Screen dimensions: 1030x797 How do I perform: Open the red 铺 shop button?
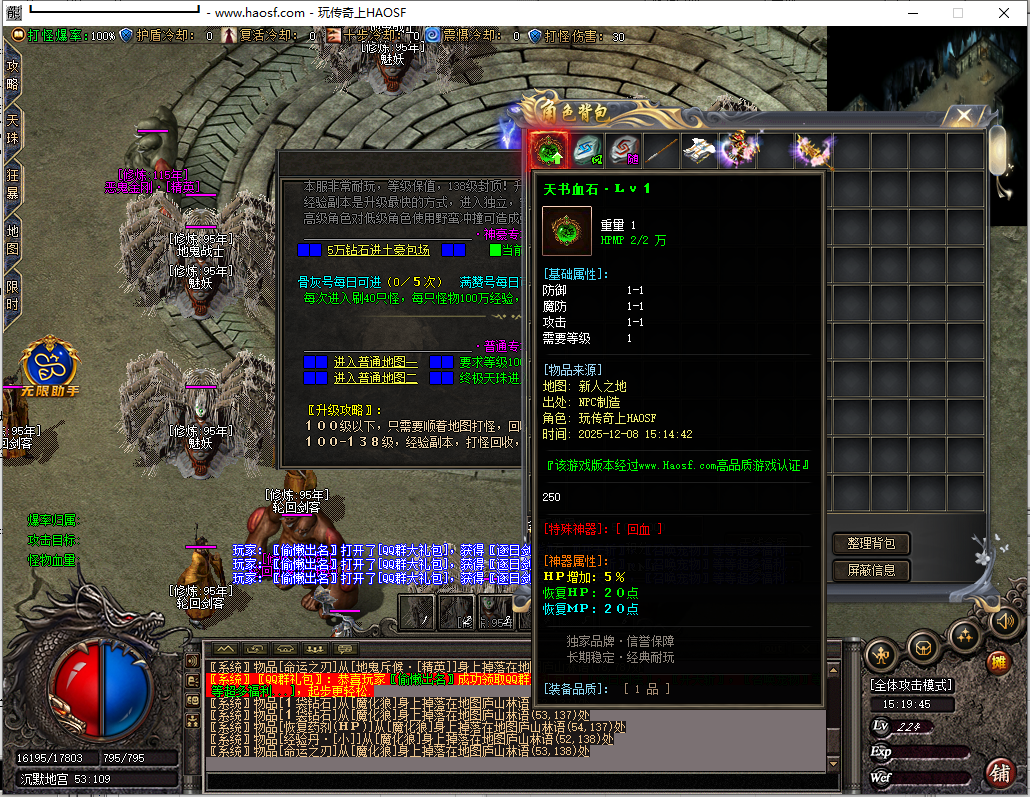point(999,772)
